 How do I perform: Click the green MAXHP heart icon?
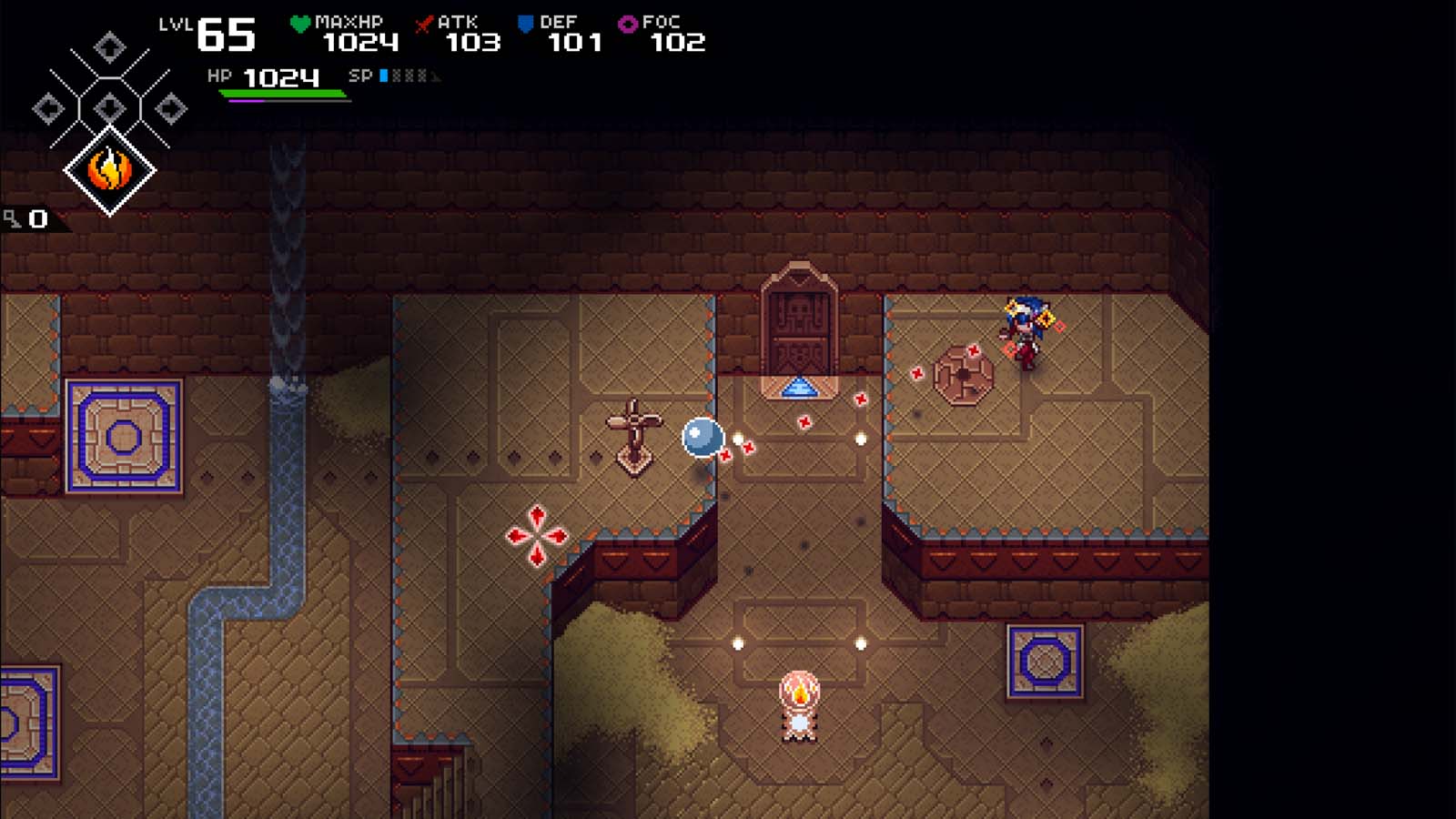(300, 23)
